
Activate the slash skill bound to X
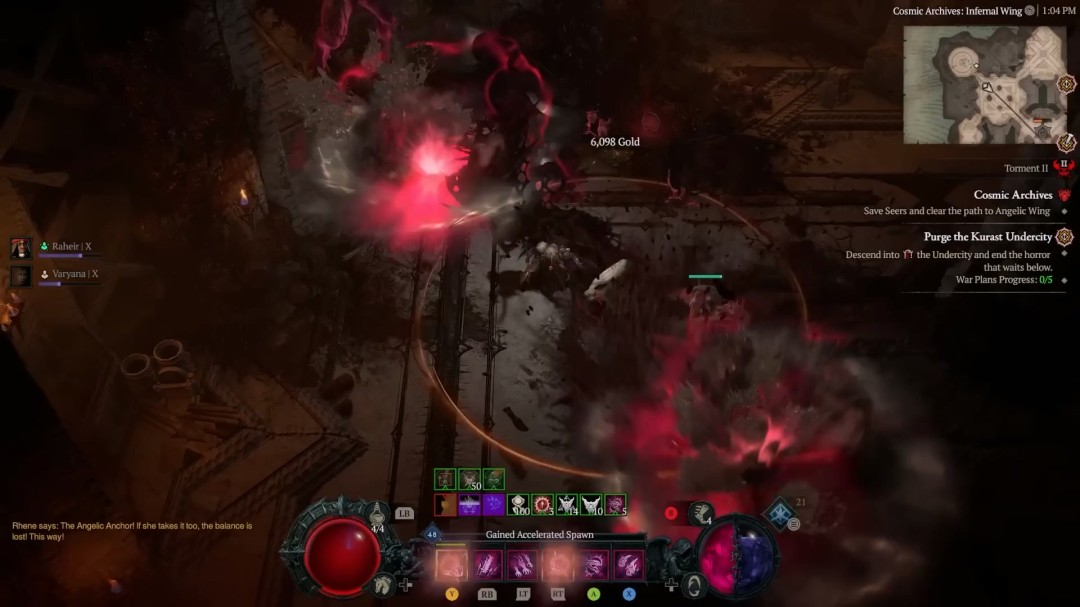(x=629, y=566)
